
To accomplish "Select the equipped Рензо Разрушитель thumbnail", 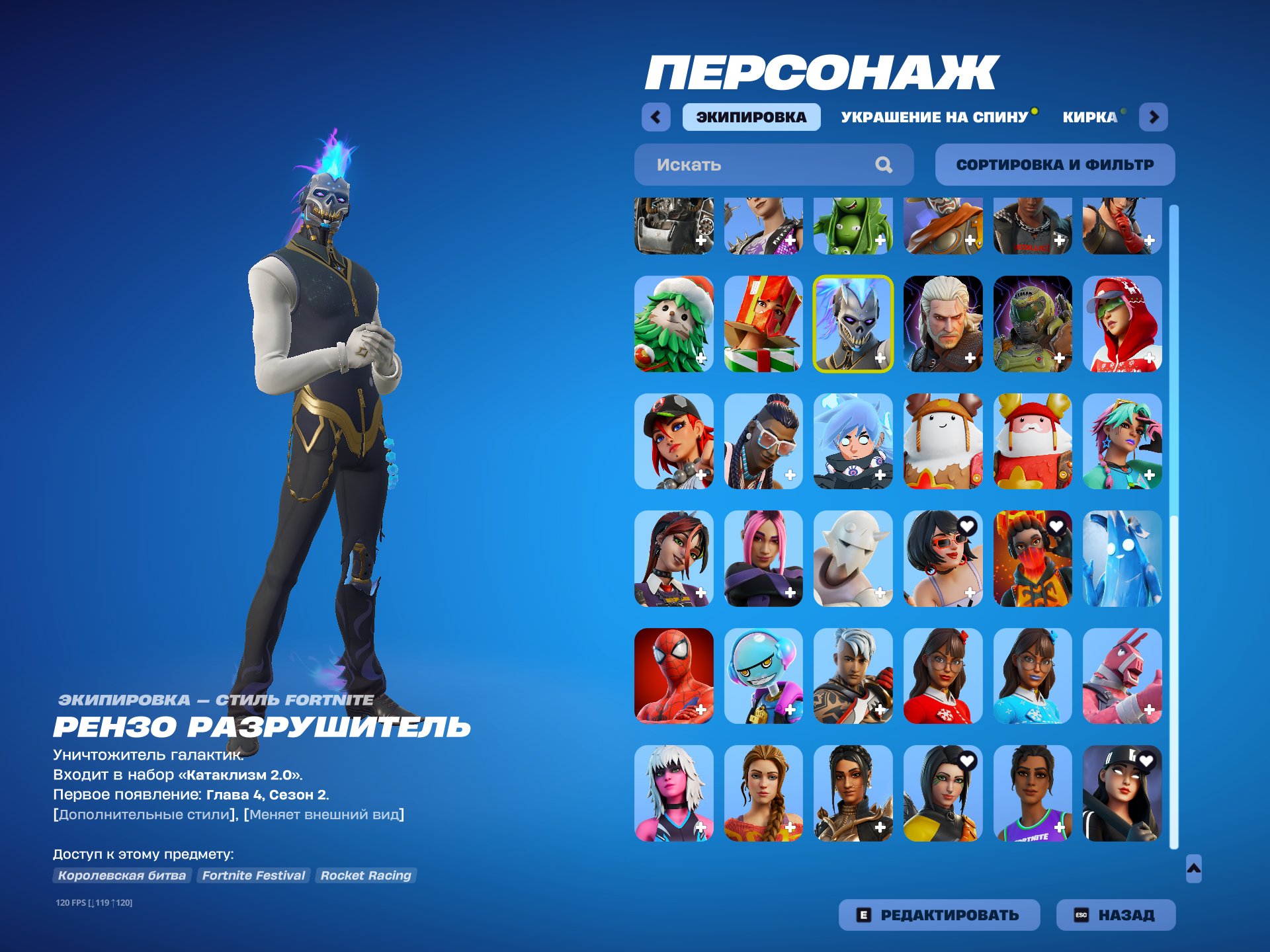I will tap(854, 322).
